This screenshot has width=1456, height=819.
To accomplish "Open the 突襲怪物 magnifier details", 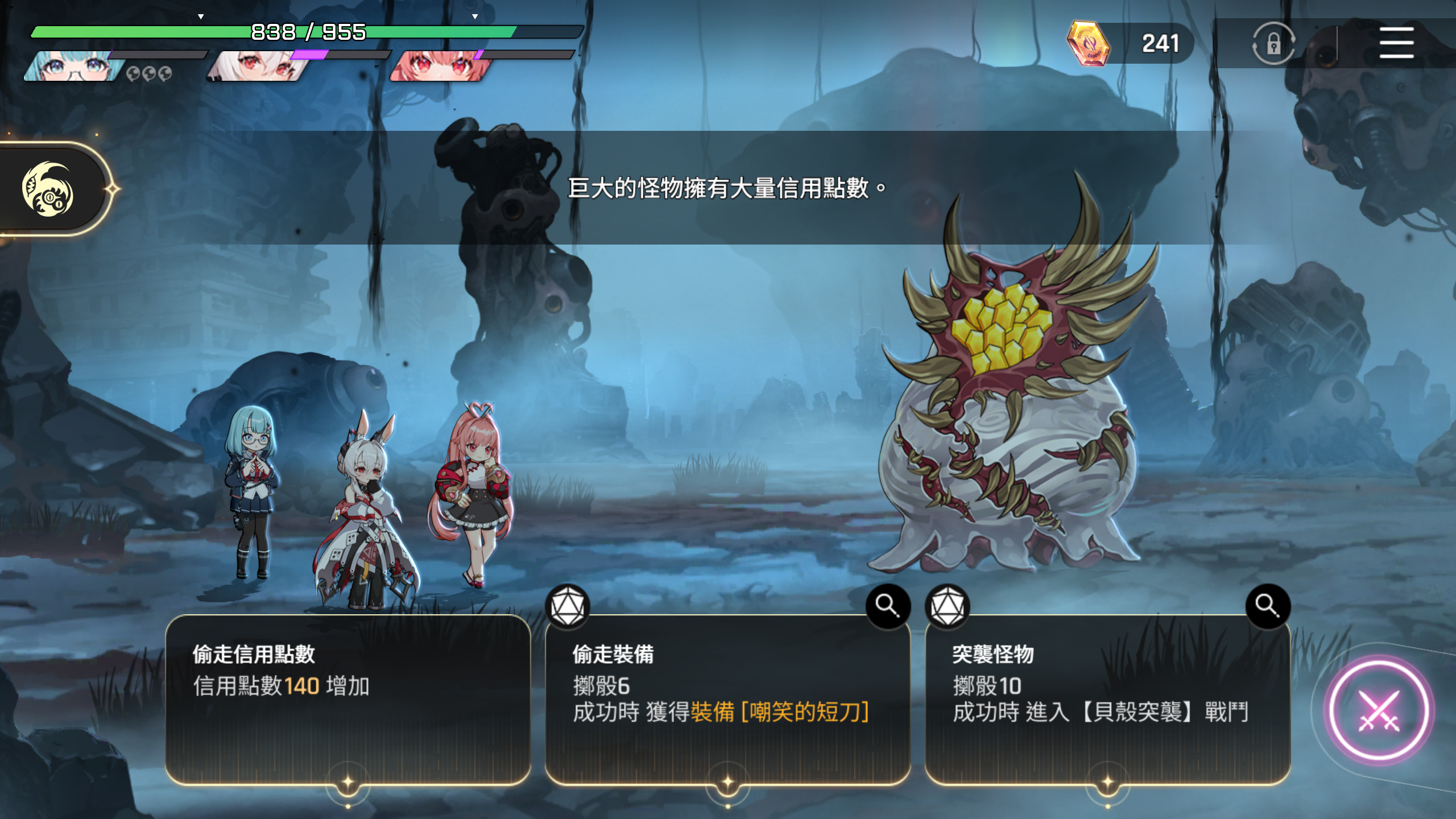I will [x=1267, y=606].
